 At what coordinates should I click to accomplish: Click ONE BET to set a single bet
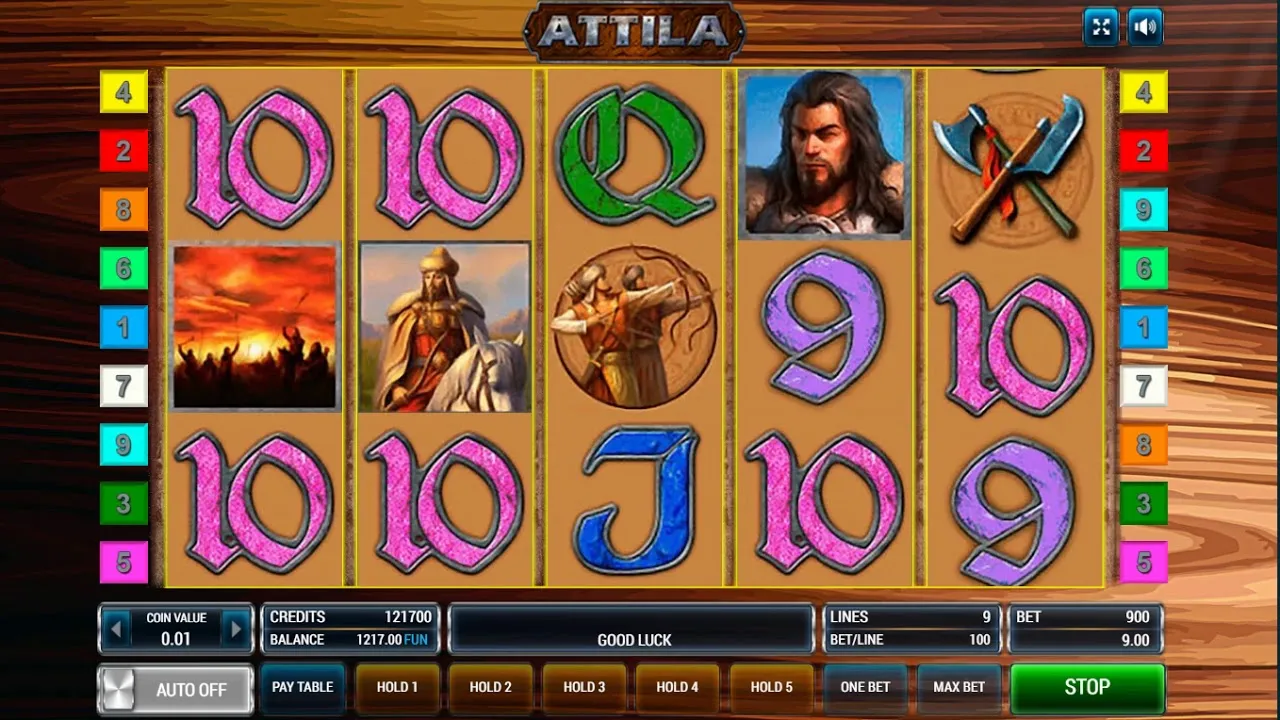click(x=865, y=688)
